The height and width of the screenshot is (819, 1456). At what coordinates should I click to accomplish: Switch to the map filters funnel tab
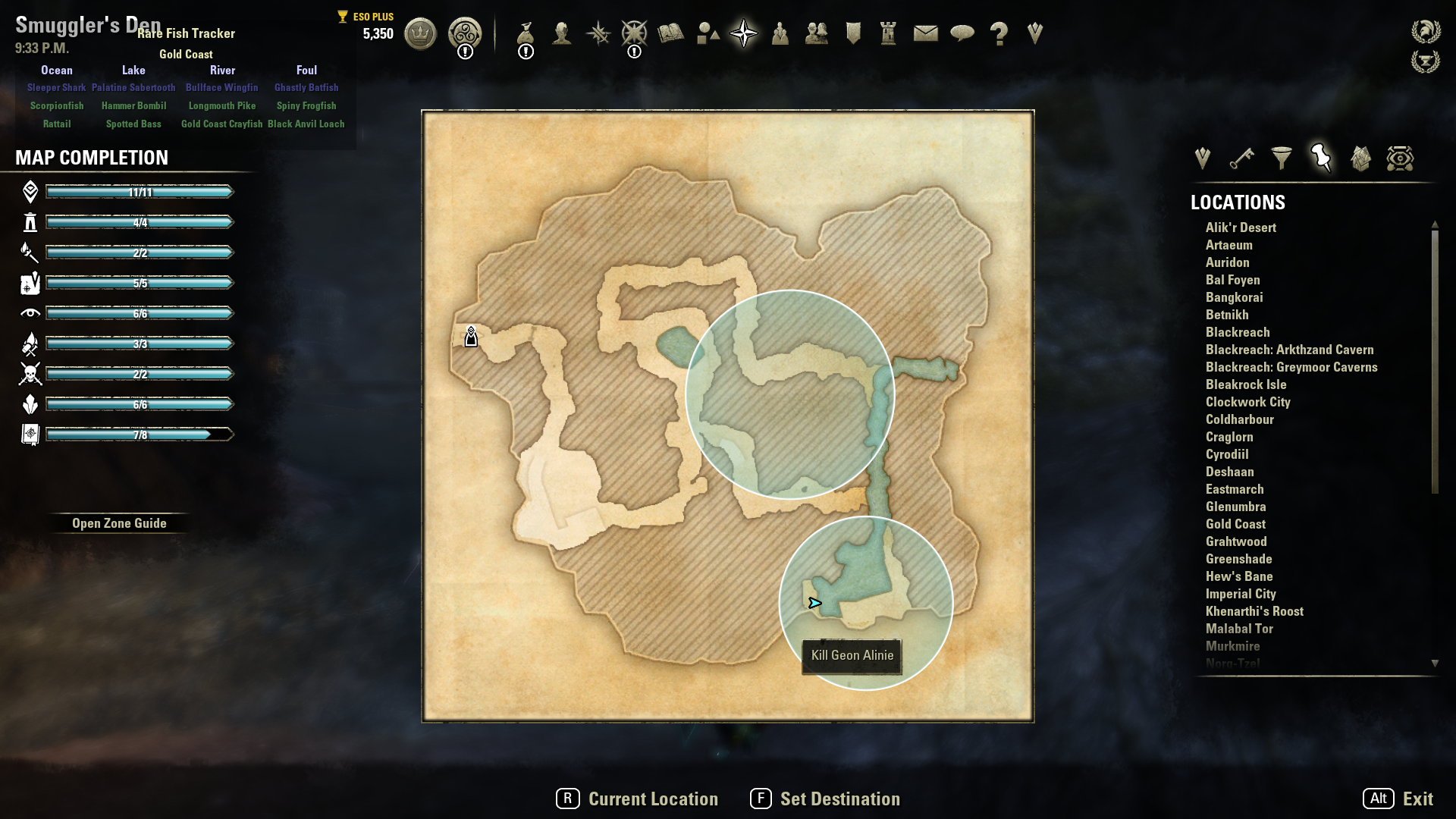point(1282,158)
